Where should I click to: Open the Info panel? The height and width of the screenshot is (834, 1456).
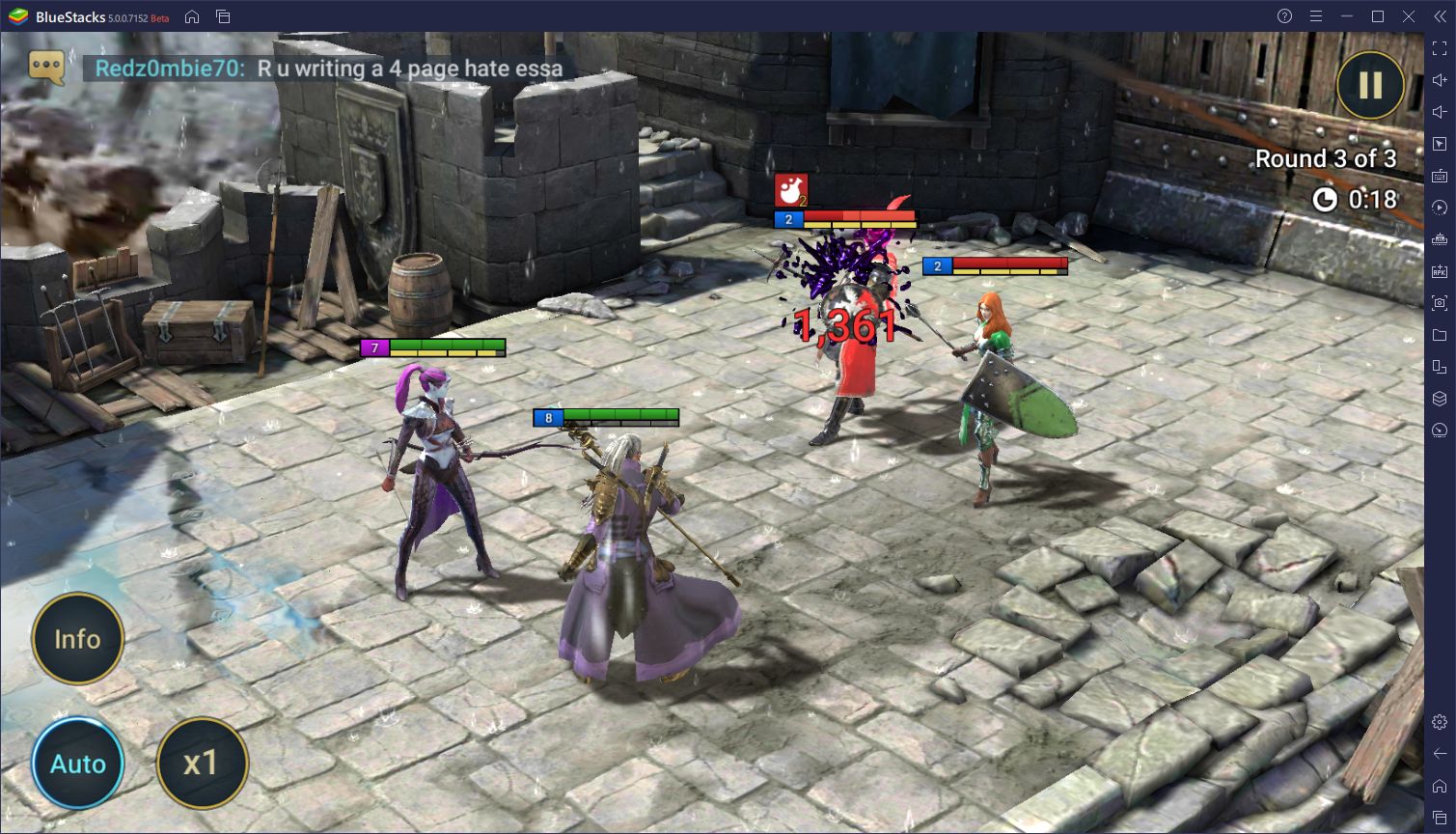point(78,639)
